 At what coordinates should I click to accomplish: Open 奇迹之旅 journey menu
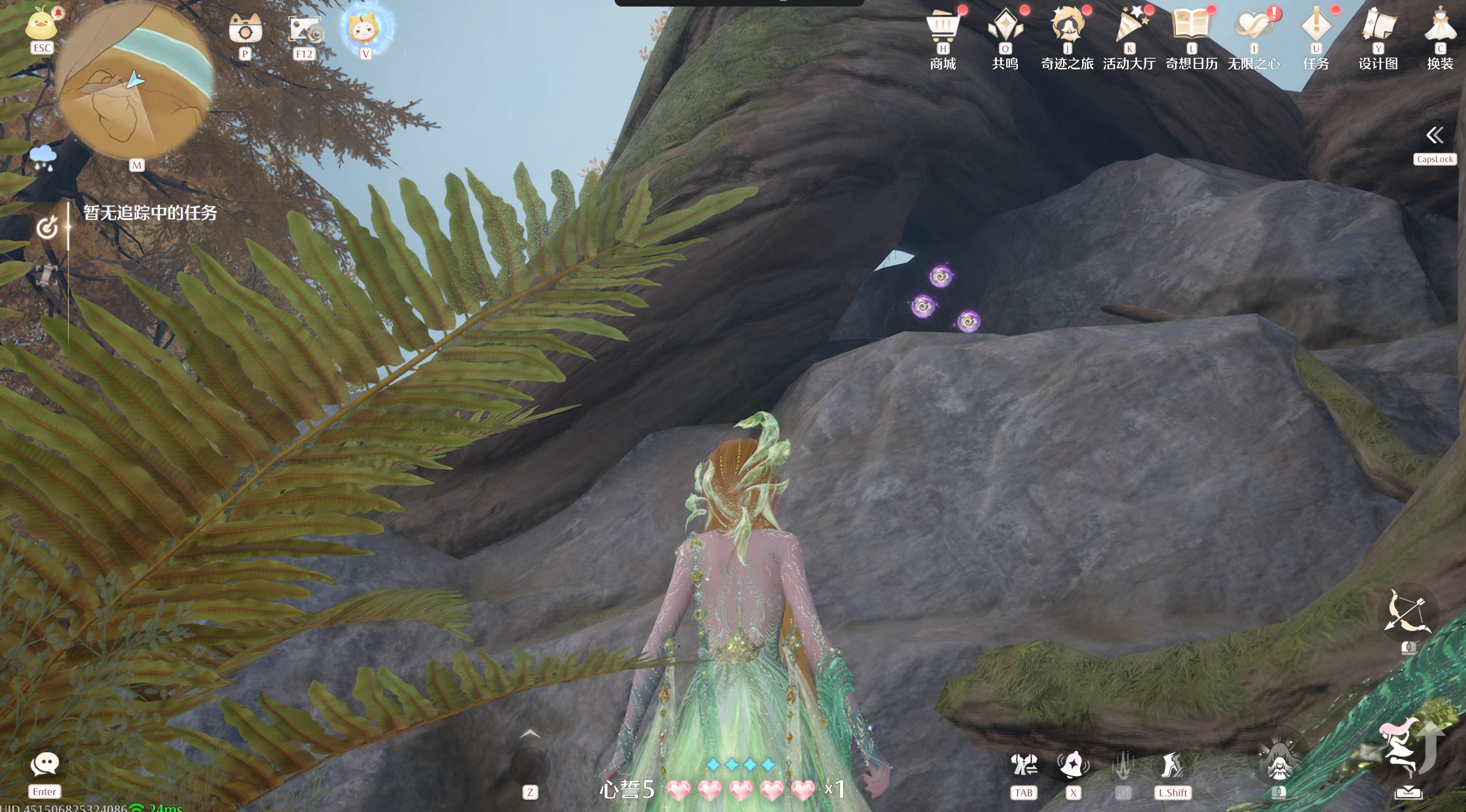[x=1067, y=27]
